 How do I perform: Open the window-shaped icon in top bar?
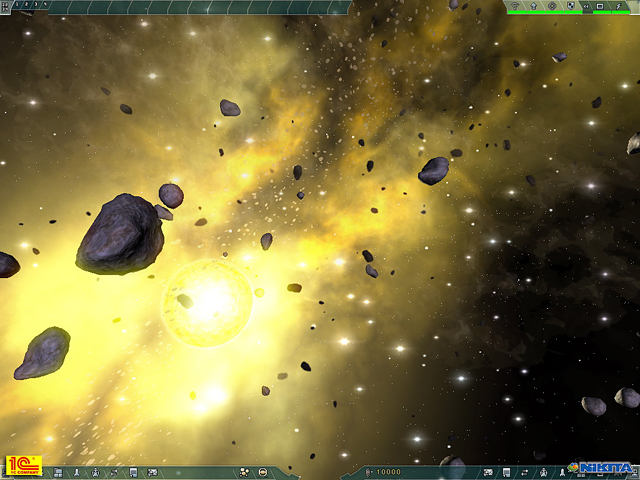(x=600, y=5)
